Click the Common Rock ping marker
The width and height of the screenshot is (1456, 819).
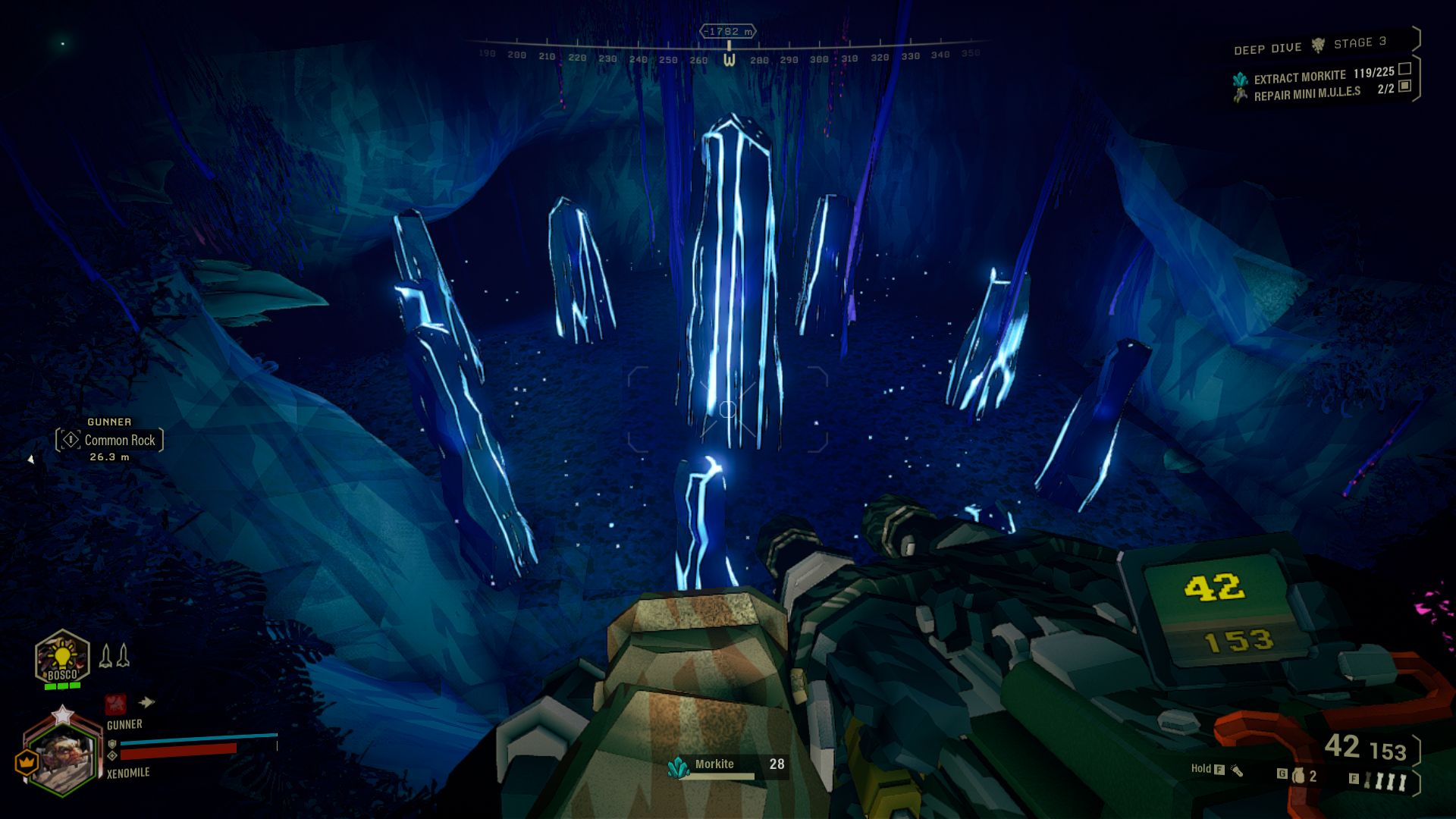[x=109, y=440]
